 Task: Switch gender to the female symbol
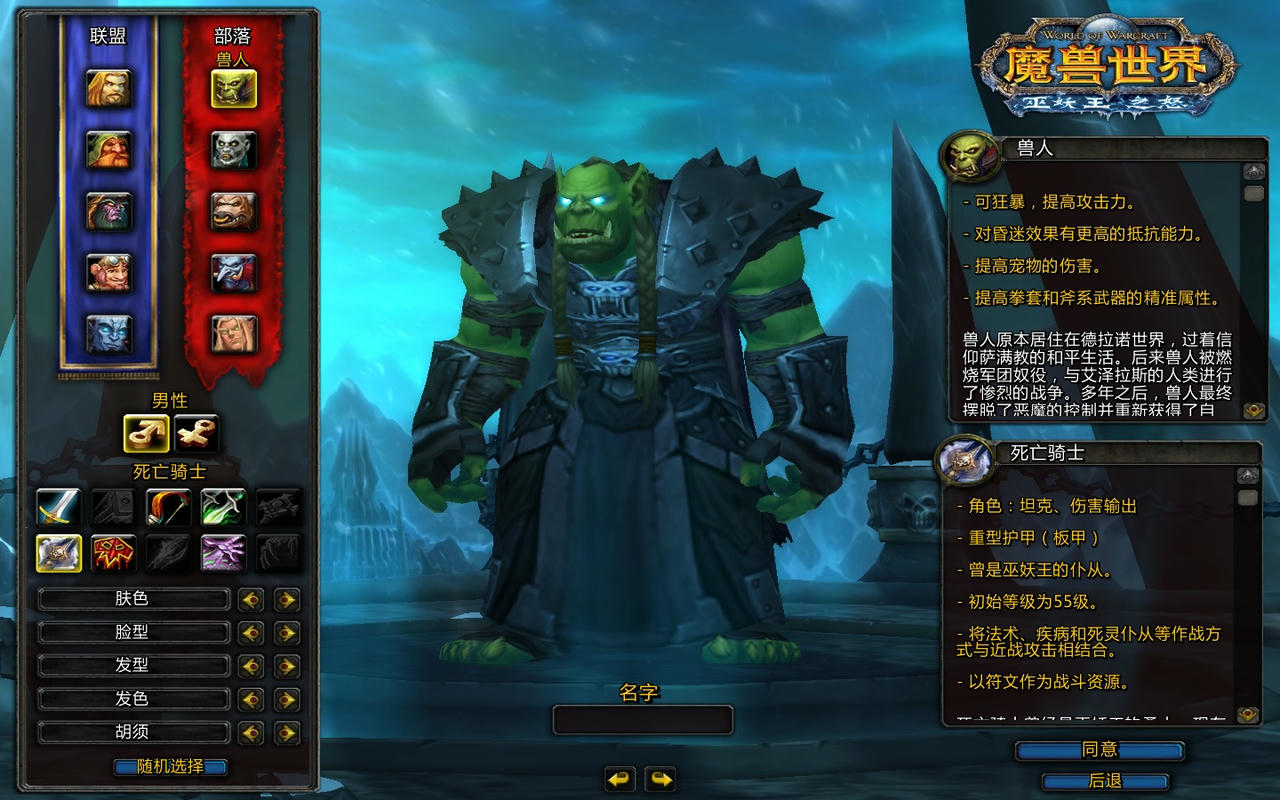[x=196, y=433]
